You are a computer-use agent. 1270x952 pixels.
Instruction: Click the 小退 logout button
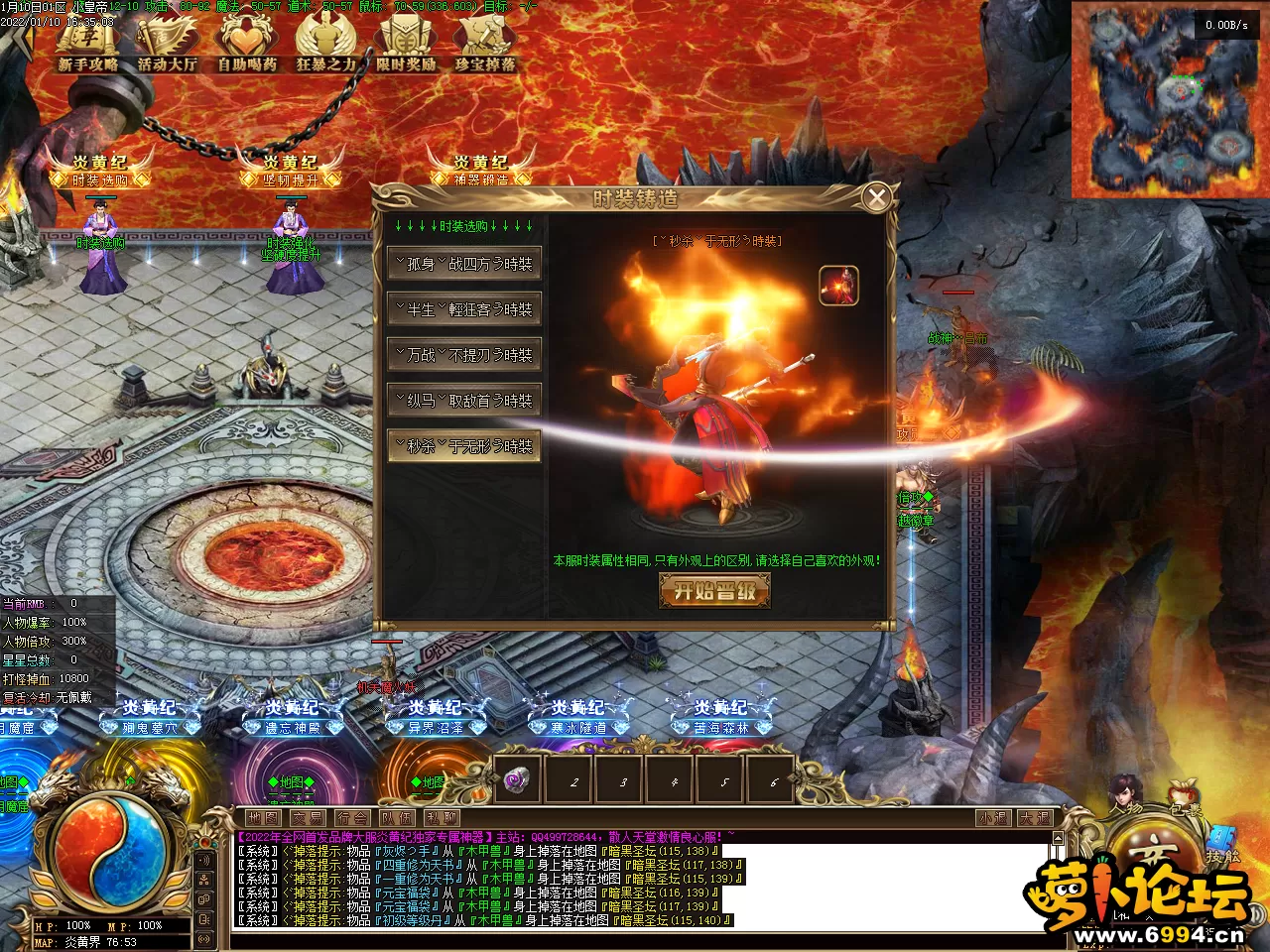(992, 818)
